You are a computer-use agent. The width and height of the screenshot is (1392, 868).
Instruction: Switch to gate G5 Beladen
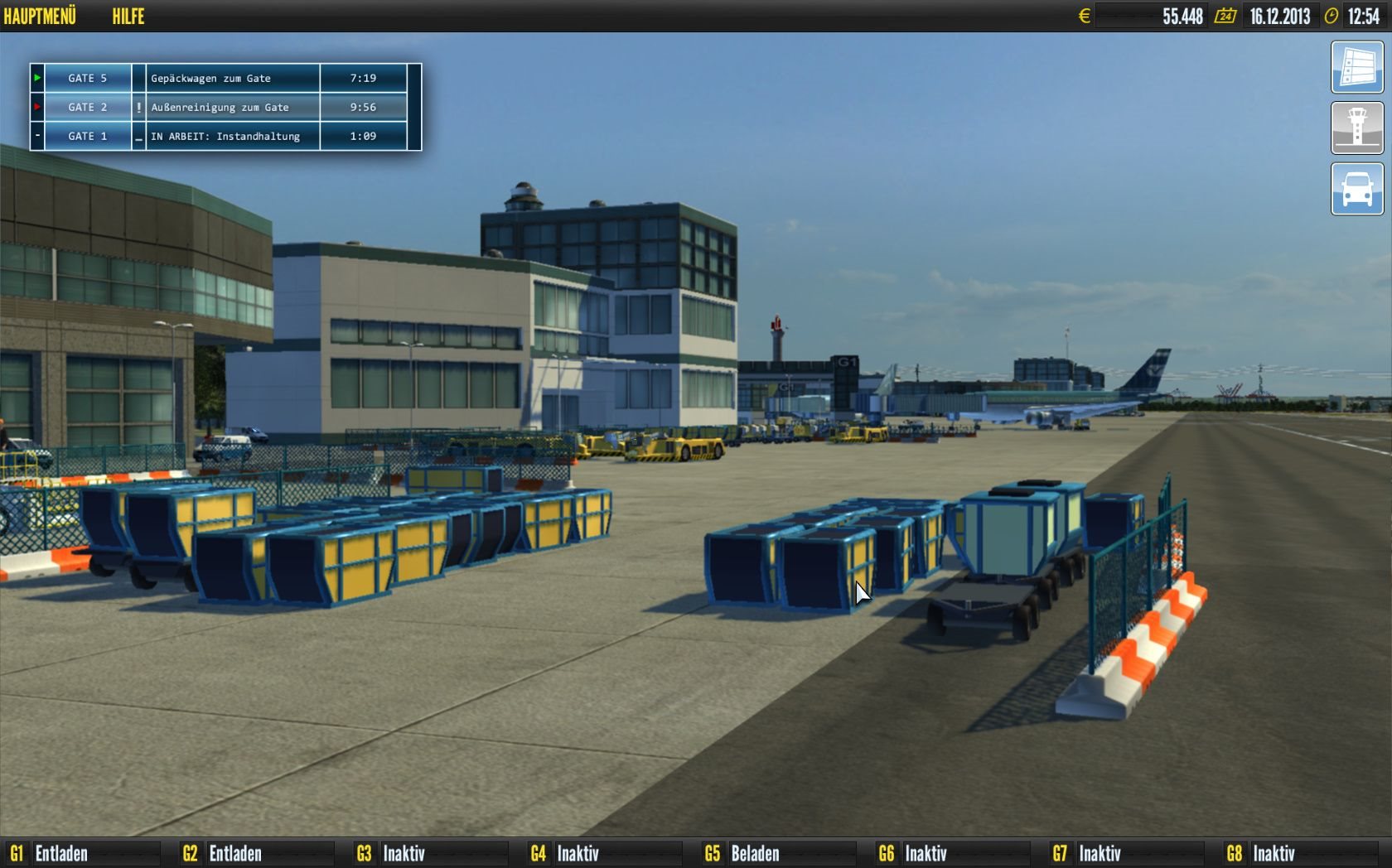pos(742,853)
